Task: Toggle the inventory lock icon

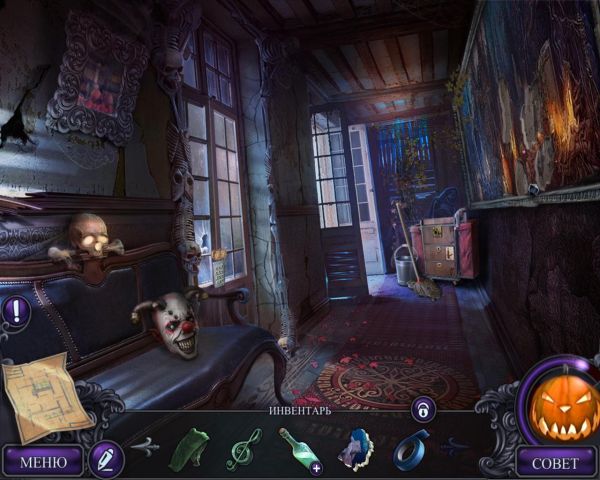Action: [423, 408]
